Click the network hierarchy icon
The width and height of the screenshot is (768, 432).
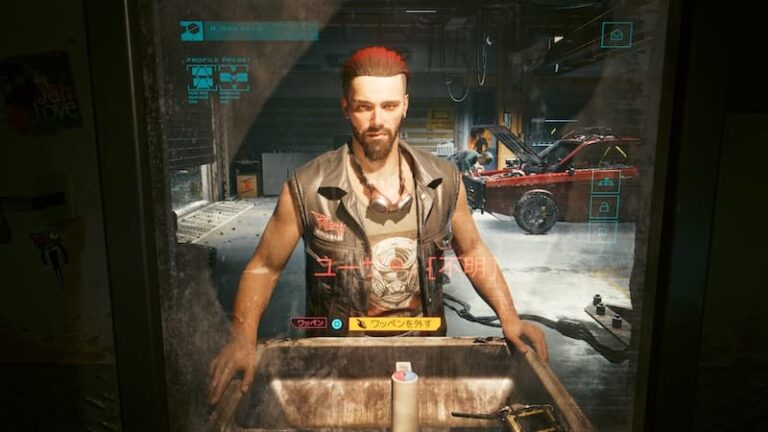[x=605, y=182]
